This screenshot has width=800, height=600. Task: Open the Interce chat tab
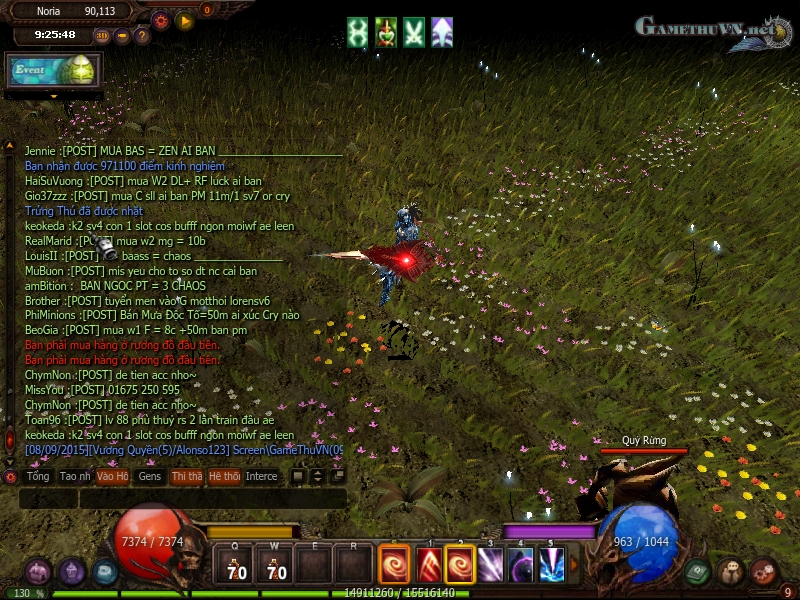click(262, 477)
